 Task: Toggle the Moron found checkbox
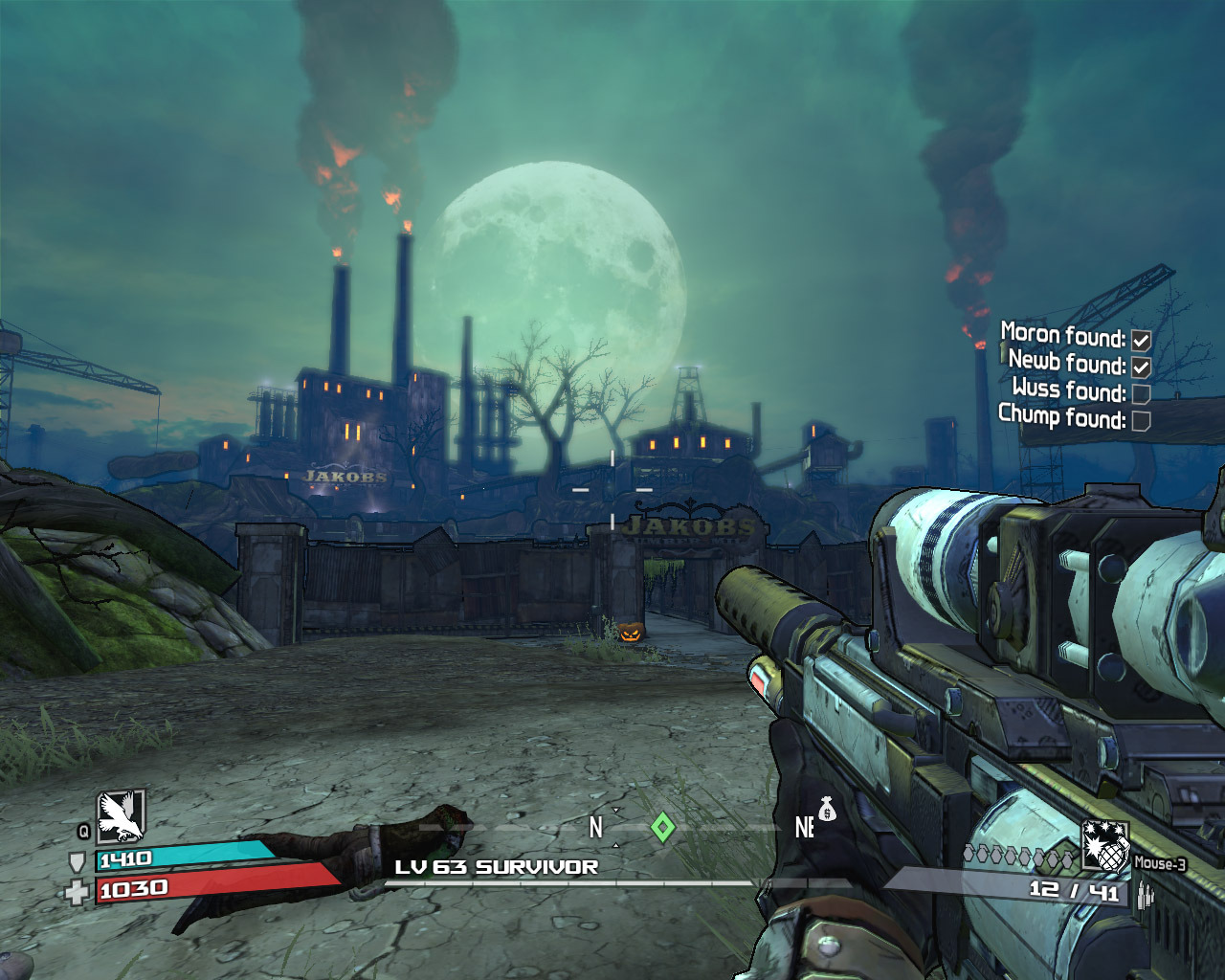click(x=1141, y=340)
